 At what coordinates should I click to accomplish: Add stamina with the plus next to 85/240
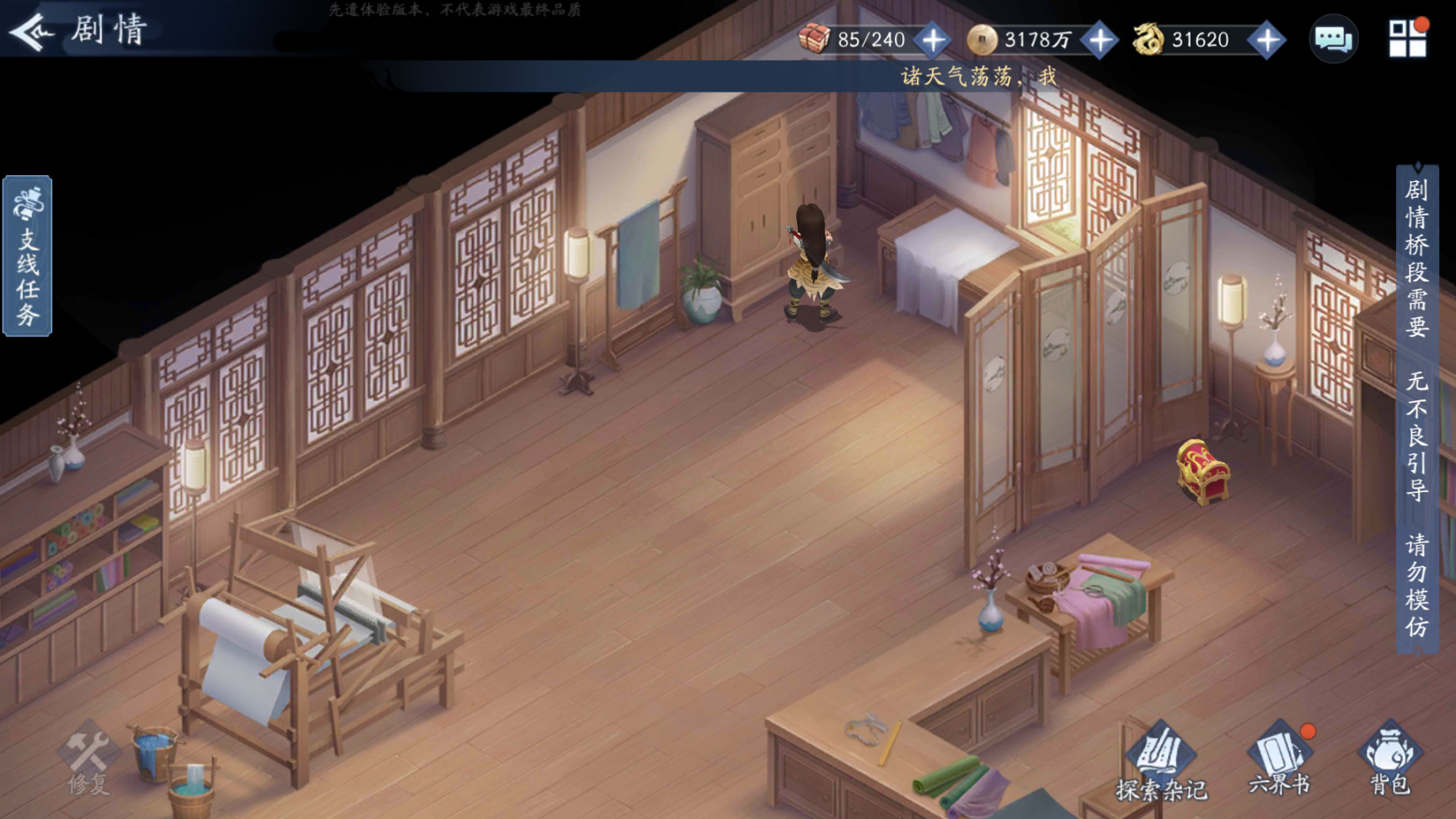[933, 40]
